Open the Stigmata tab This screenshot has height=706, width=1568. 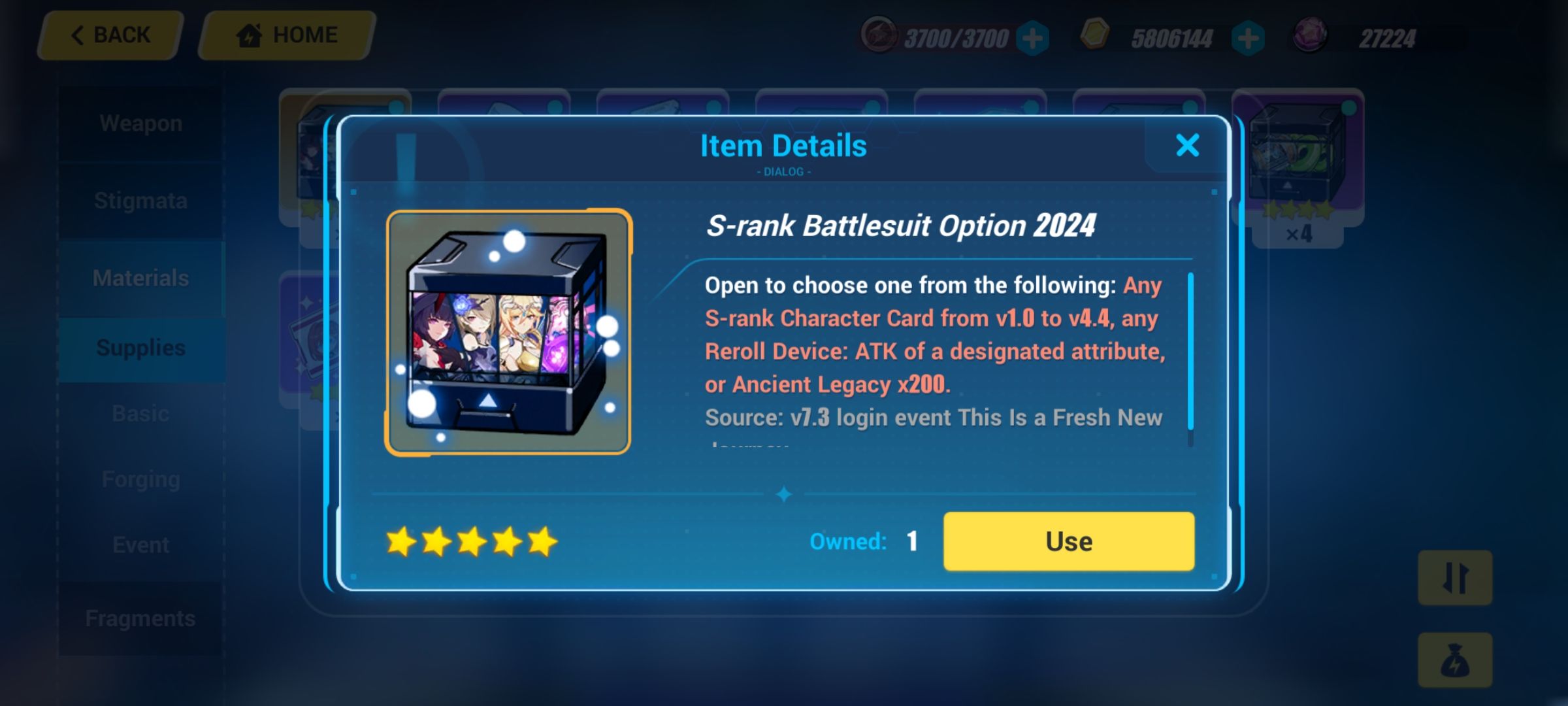coord(140,200)
